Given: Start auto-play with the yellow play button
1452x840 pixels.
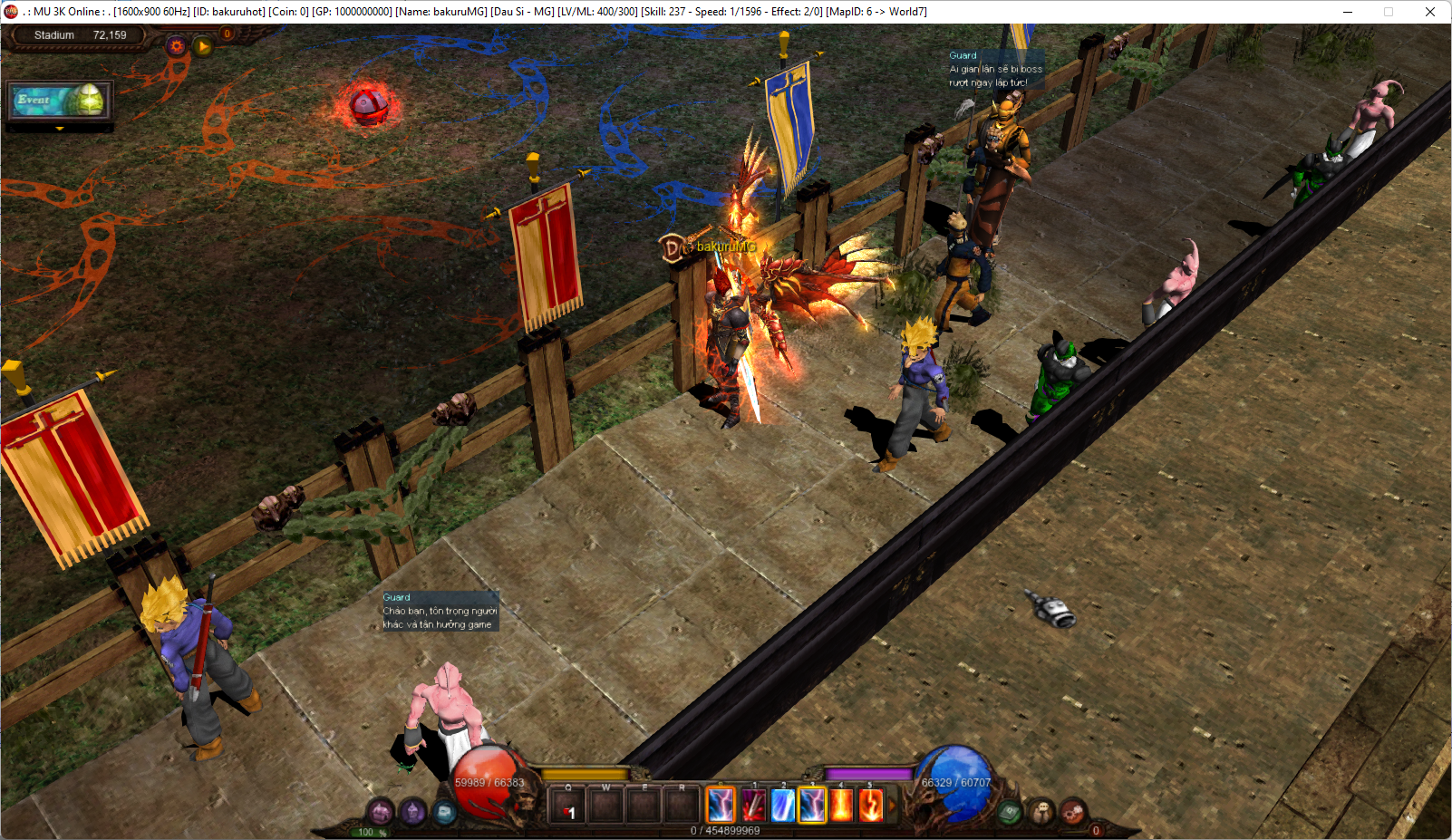Looking at the screenshot, I should tap(203, 45).
